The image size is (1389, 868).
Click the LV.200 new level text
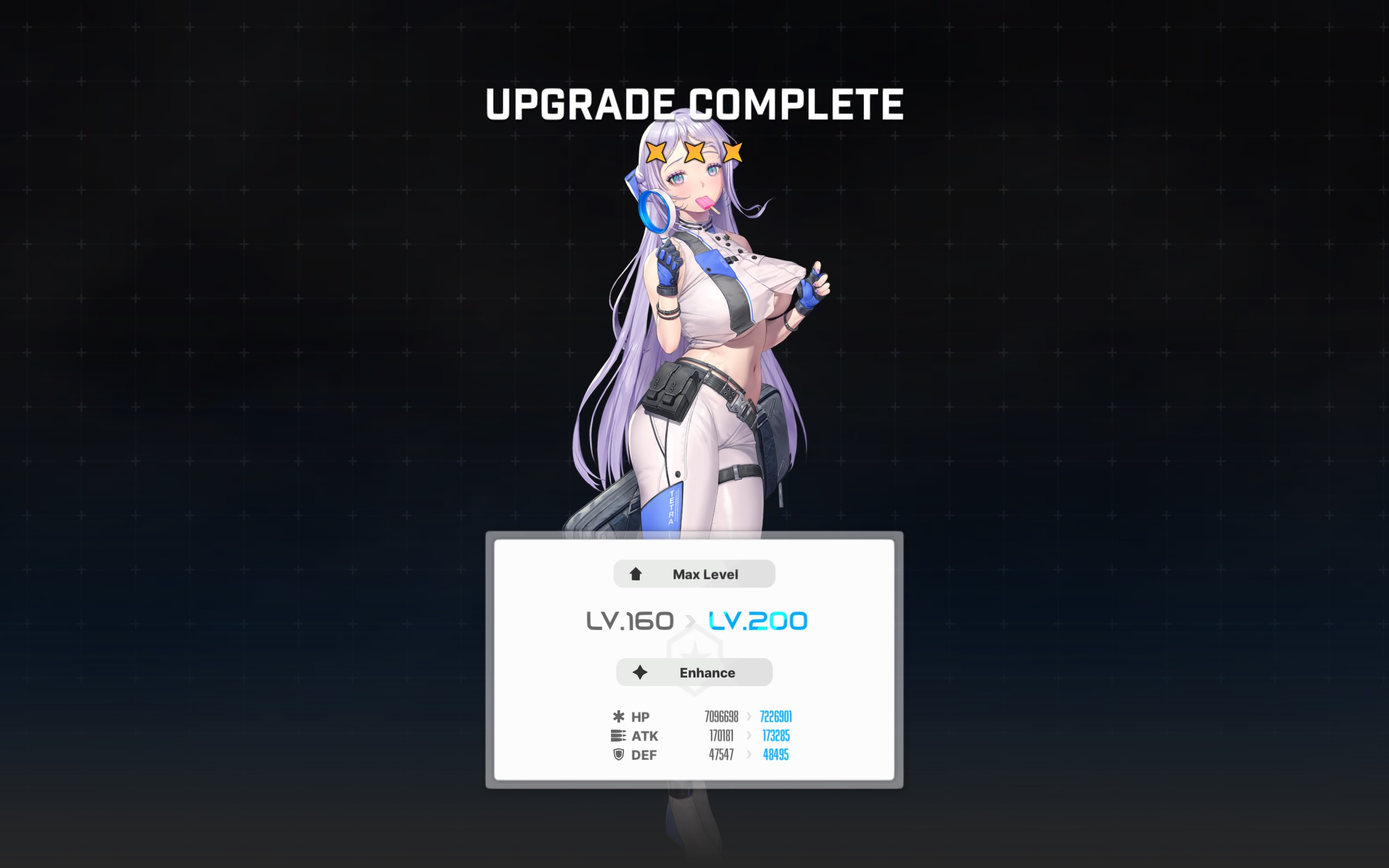tap(757, 620)
